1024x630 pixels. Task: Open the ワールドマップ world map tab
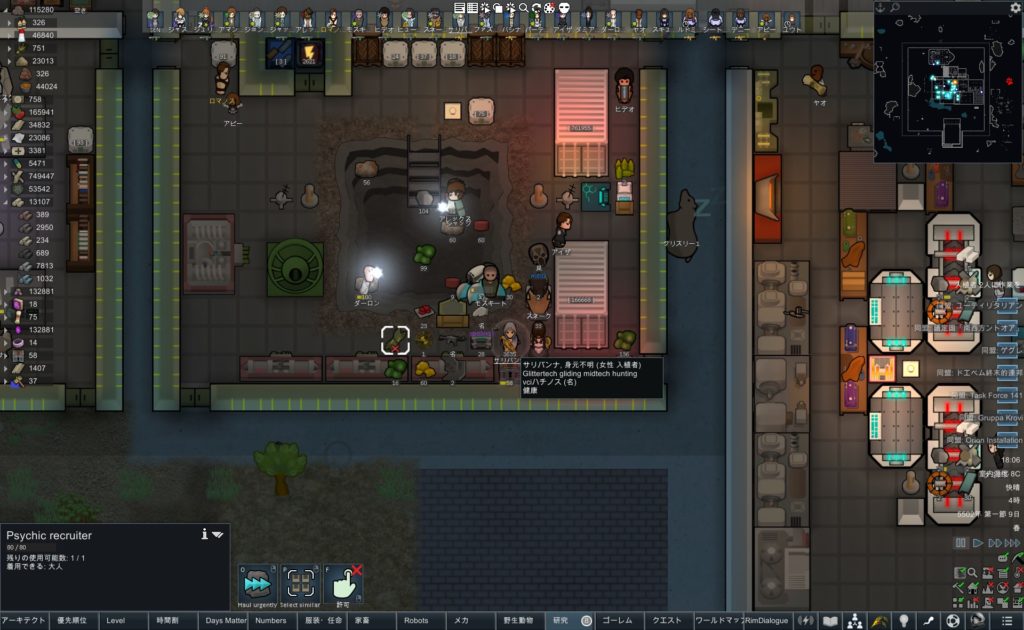[x=718, y=621]
